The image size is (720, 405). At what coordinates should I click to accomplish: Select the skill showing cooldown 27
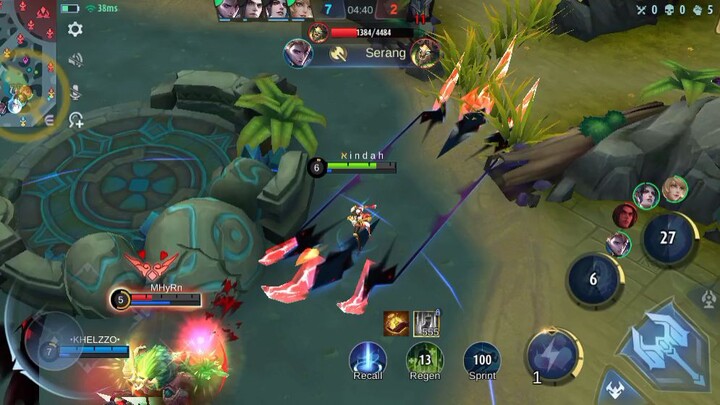(x=669, y=238)
